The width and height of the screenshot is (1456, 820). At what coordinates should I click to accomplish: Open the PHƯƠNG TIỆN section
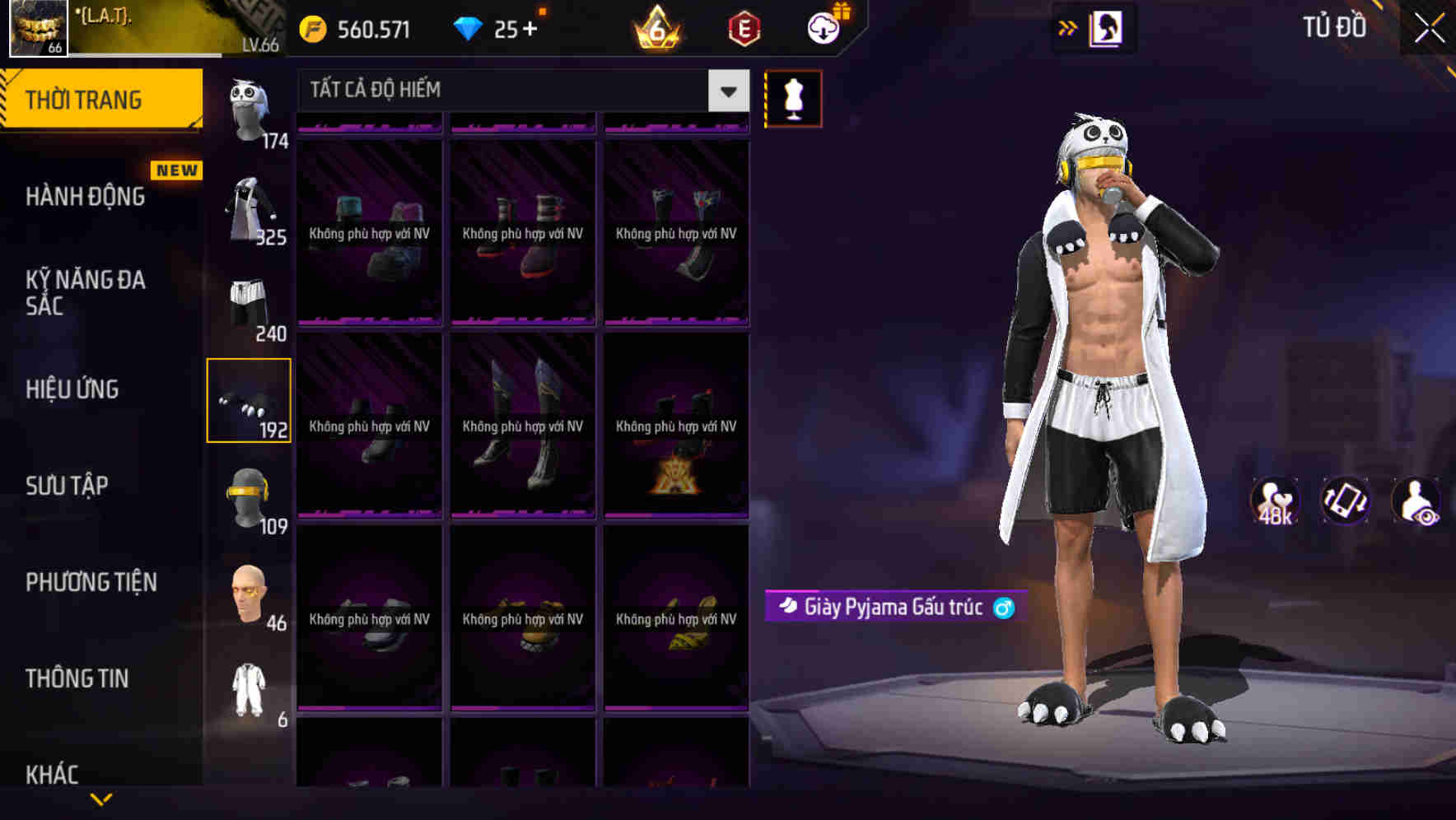(91, 582)
